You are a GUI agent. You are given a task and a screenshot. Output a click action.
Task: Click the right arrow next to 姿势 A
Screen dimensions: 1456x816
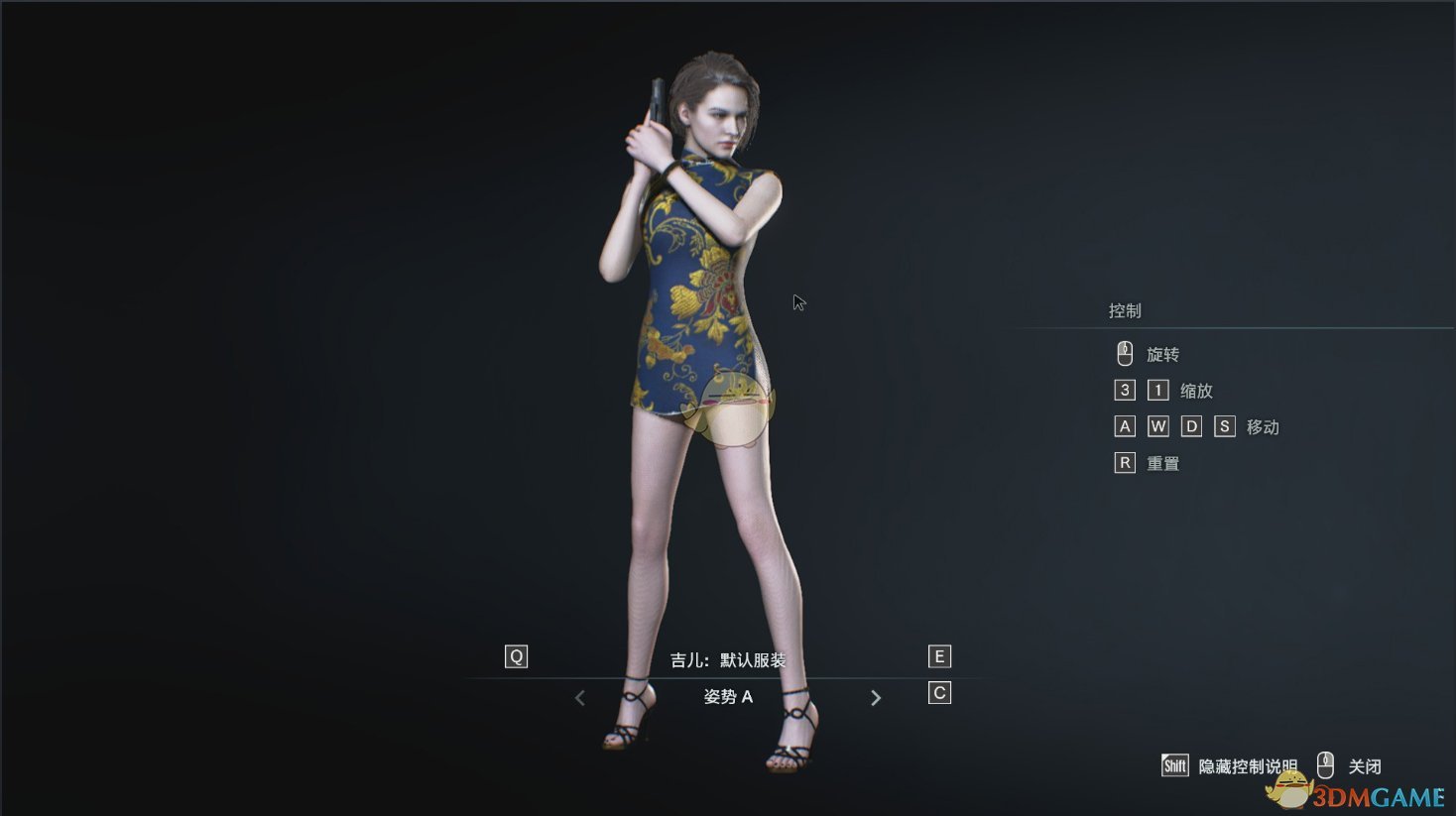(x=876, y=697)
